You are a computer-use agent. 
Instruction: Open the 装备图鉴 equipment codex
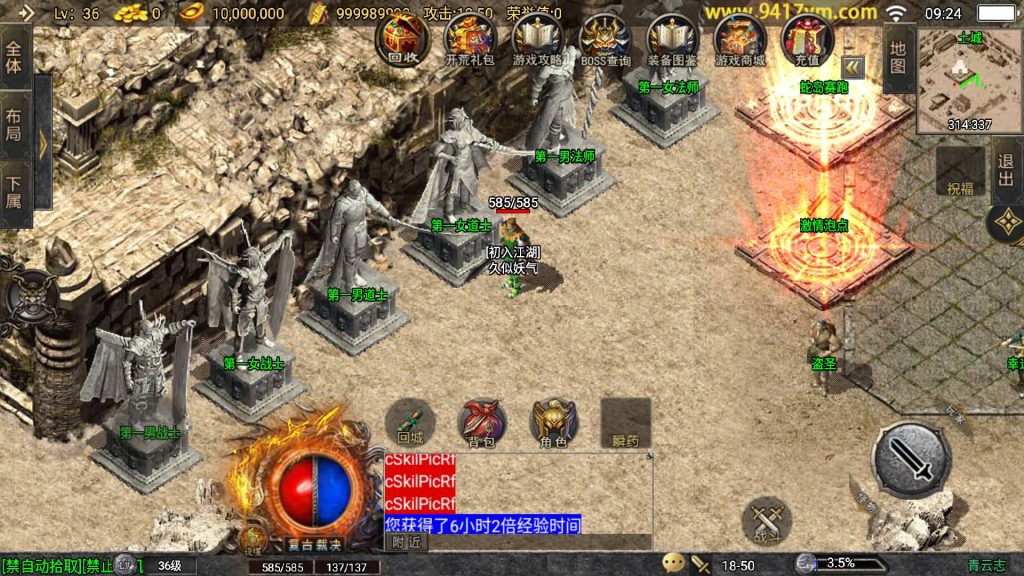(672, 40)
